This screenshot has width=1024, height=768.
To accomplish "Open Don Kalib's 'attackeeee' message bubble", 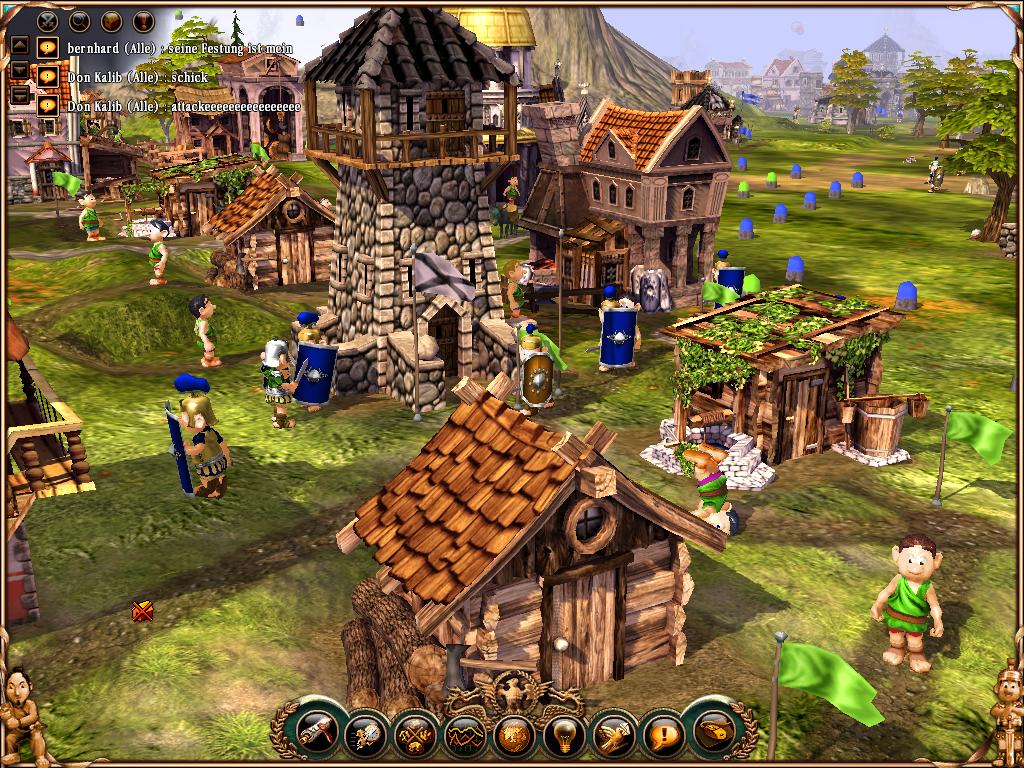I will pyautogui.click(x=47, y=105).
